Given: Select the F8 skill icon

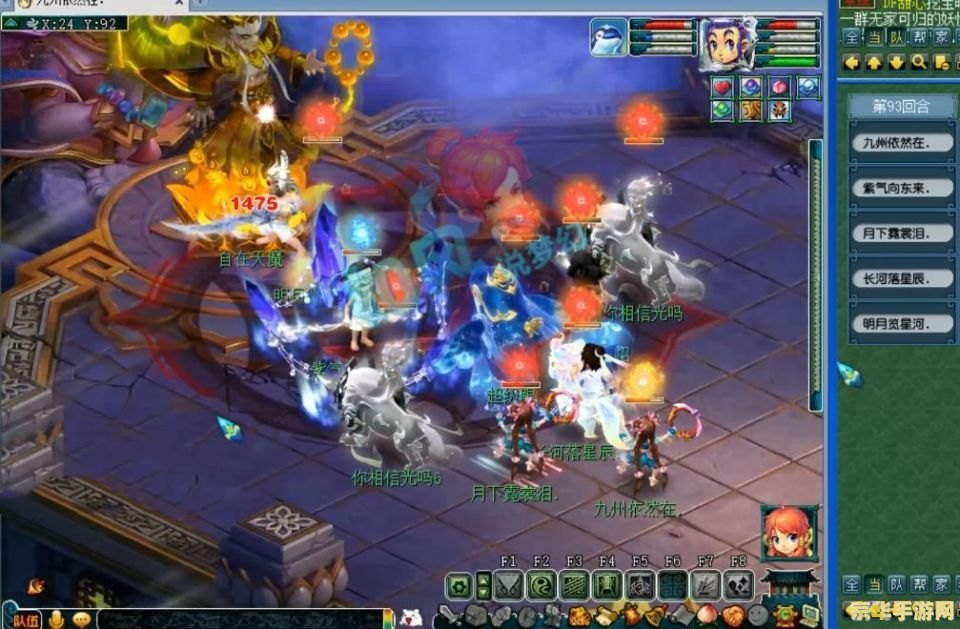Looking at the screenshot, I should pos(738,586).
